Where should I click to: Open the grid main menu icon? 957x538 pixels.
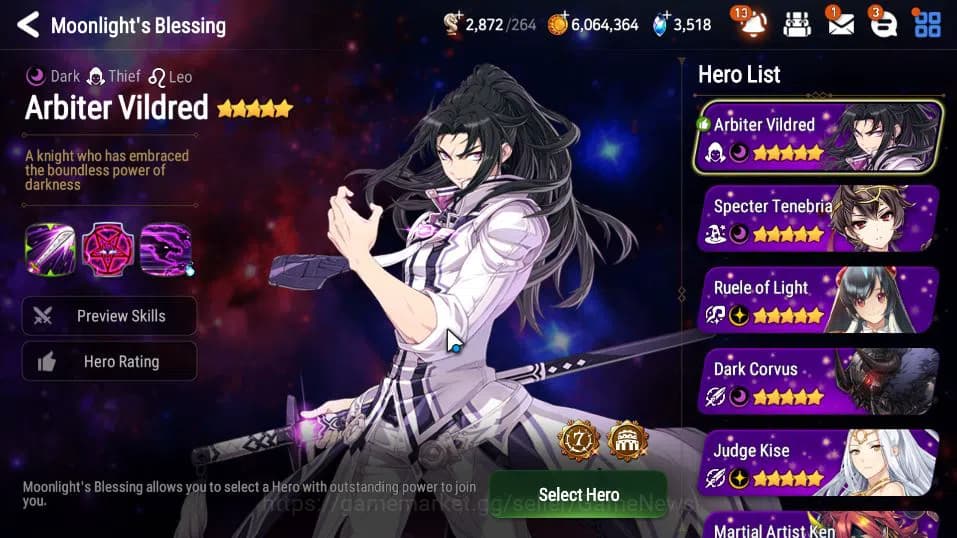click(928, 25)
